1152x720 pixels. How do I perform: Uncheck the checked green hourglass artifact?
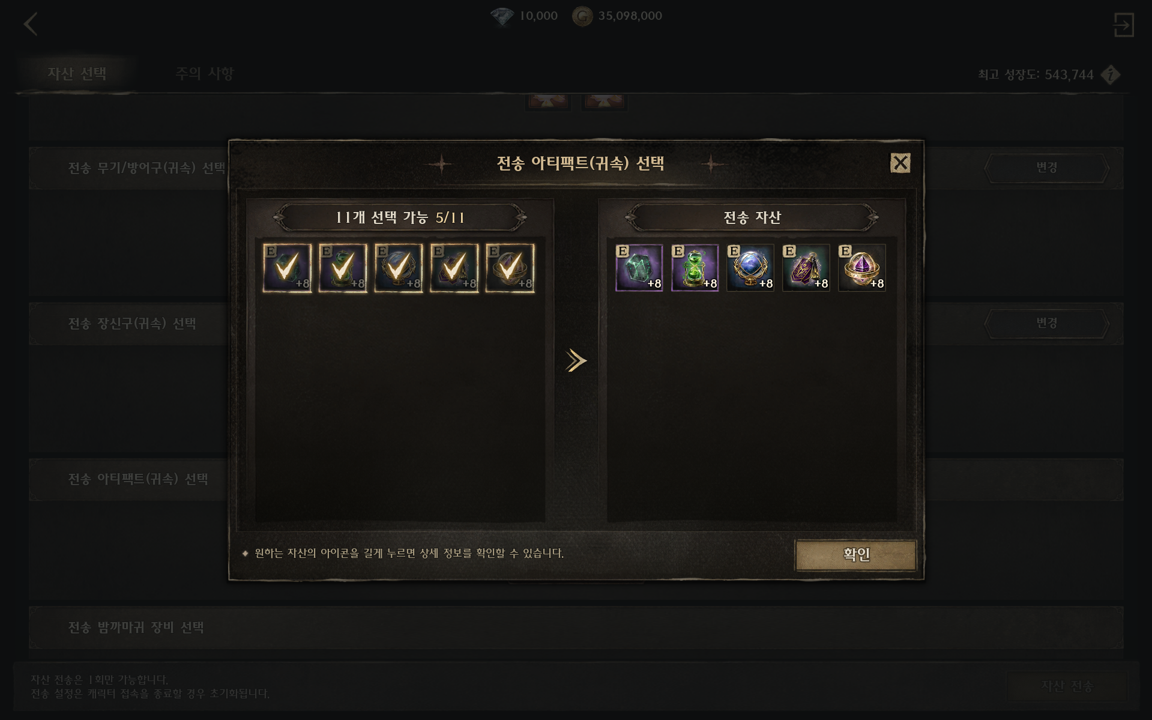tap(343, 268)
